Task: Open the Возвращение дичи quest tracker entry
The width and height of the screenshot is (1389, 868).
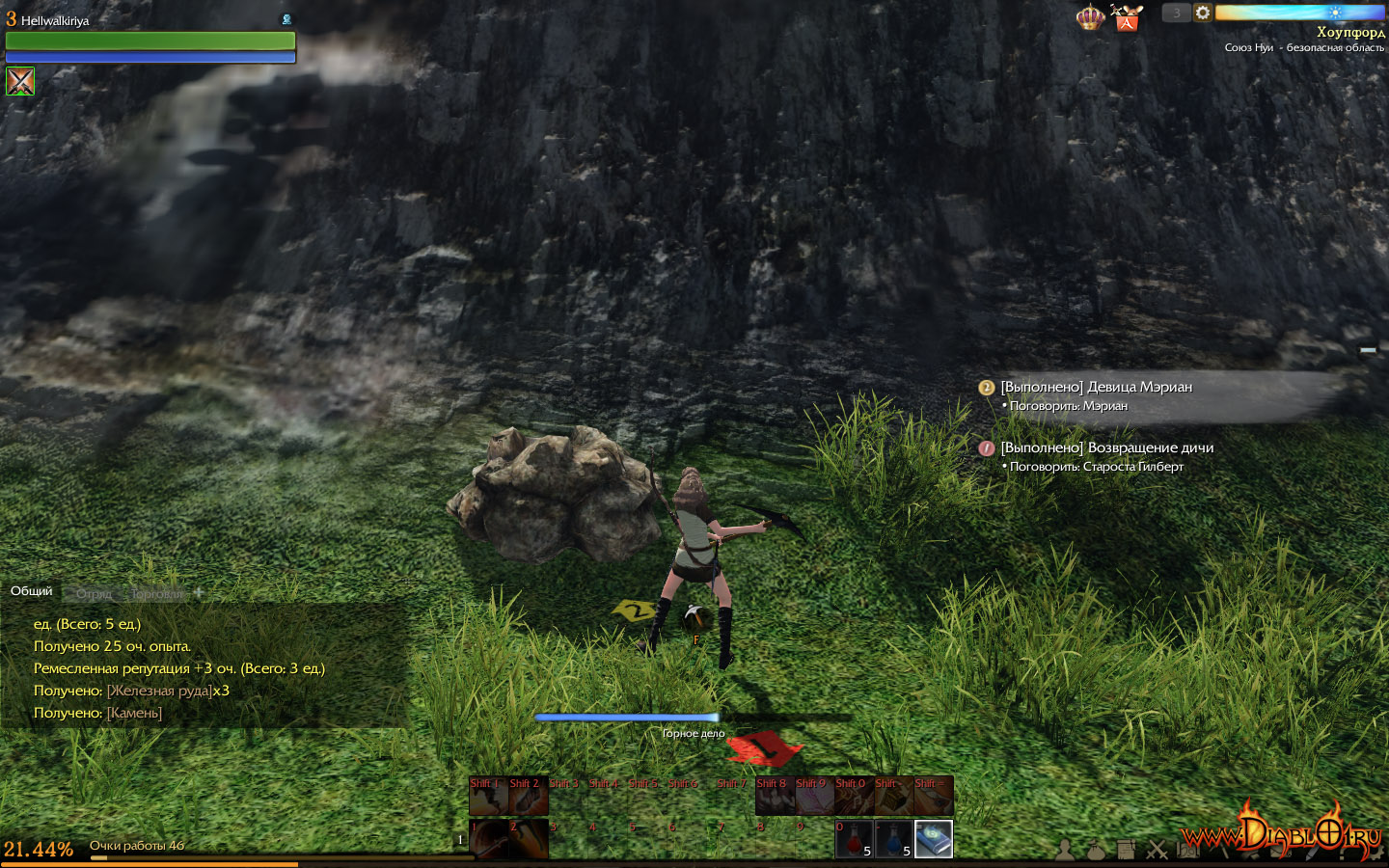Action: (1106, 448)
